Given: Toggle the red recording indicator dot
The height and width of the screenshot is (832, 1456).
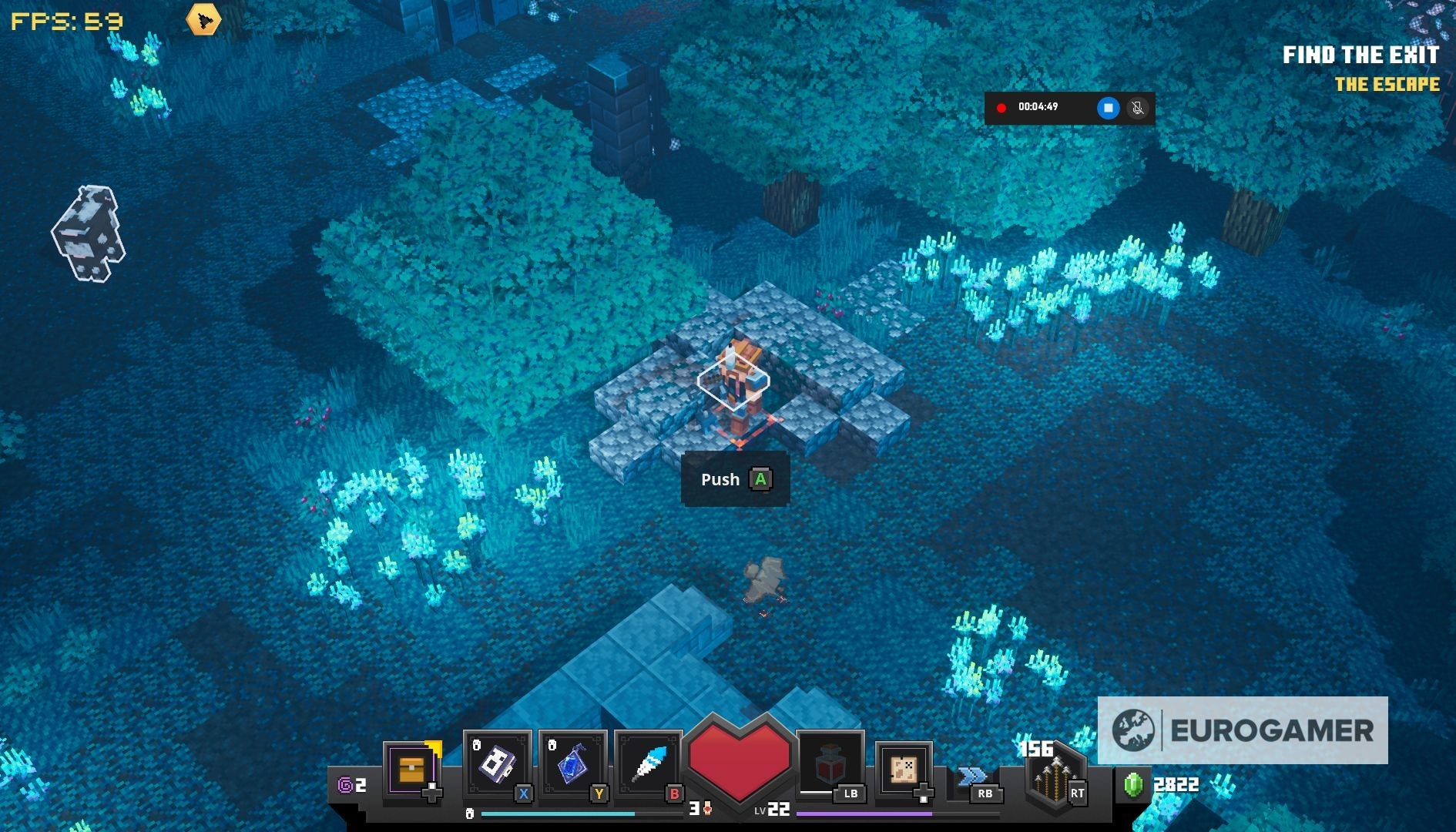Looking at the screenshot, I should point(1001,108).
